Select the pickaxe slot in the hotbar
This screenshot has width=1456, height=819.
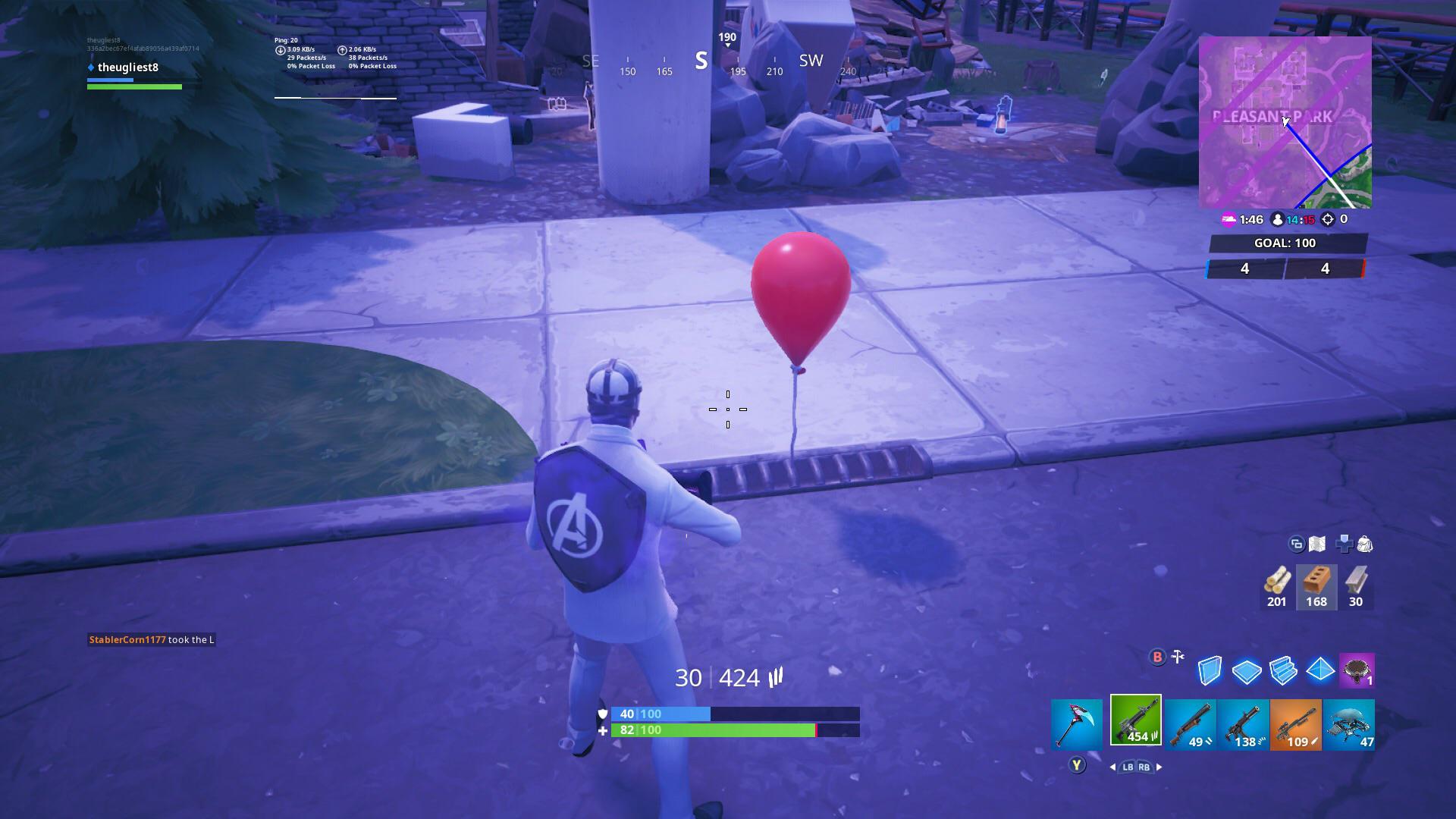click(1077, 724)
